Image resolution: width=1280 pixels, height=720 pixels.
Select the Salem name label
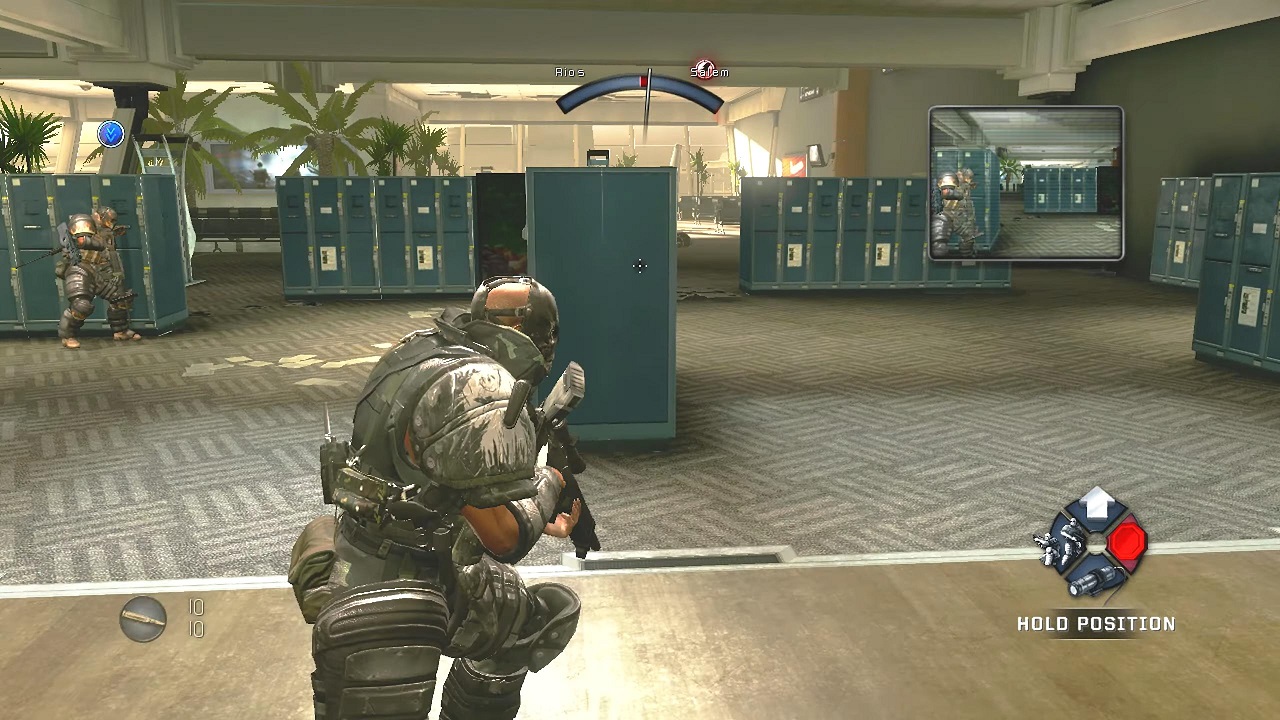[x=711, y=71]
